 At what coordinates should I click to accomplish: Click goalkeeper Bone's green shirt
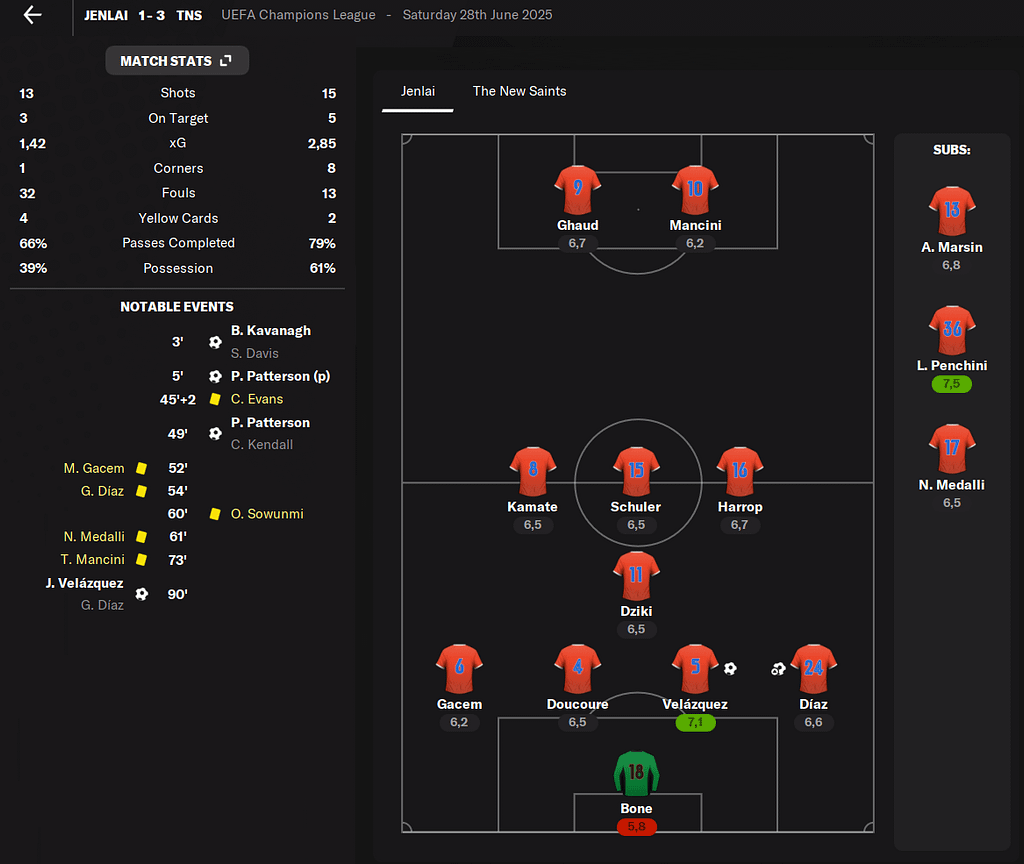[x=636, y=774]
